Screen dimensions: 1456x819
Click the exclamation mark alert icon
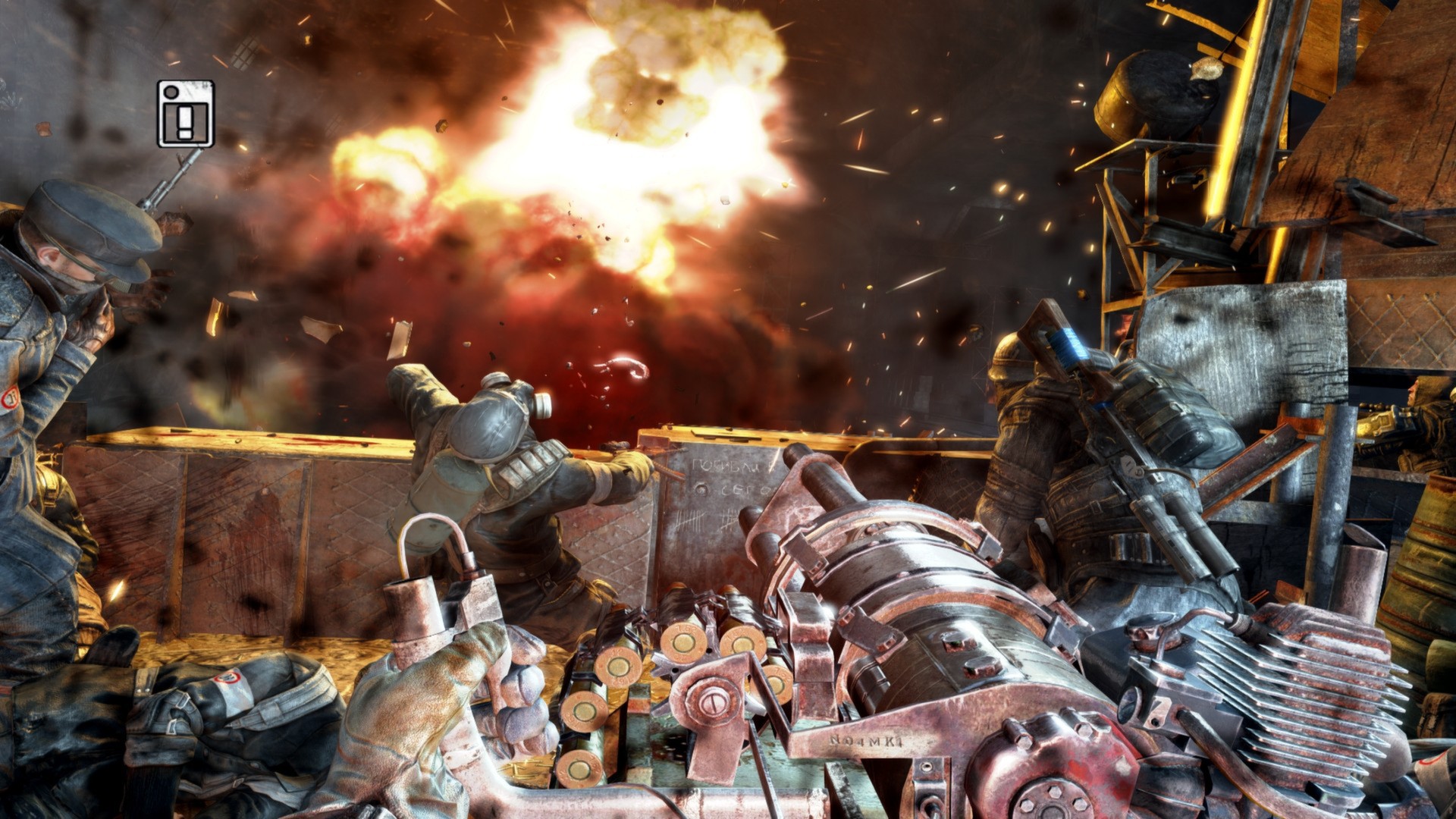pos(186,114)
